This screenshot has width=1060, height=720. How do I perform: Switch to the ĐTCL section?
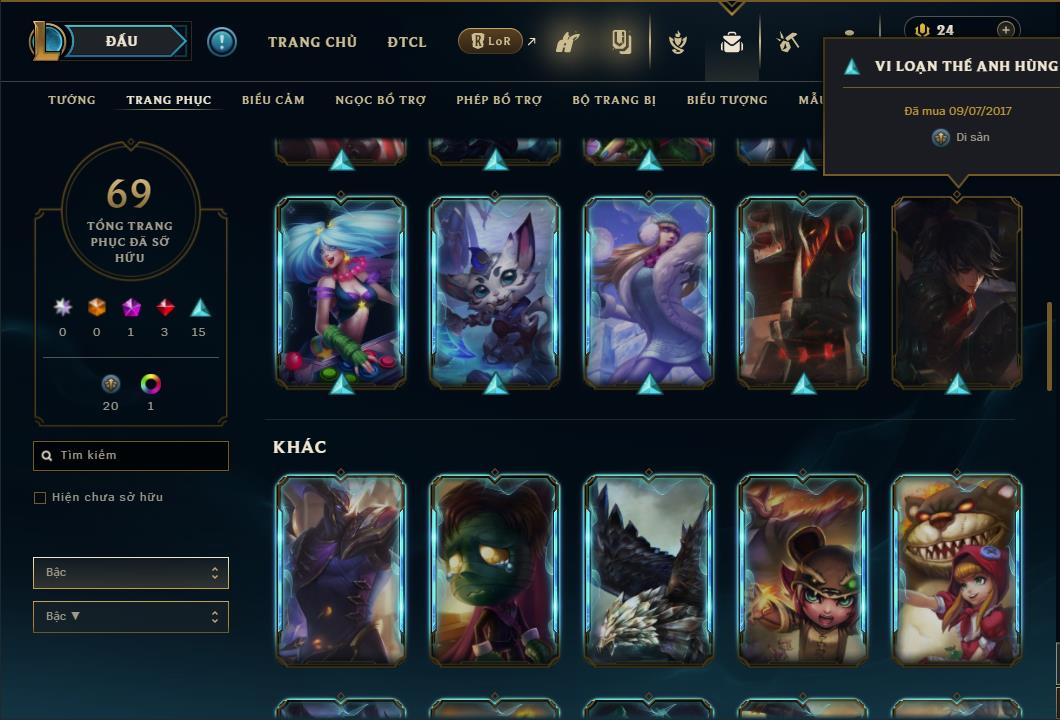click(x=407, y=42)
